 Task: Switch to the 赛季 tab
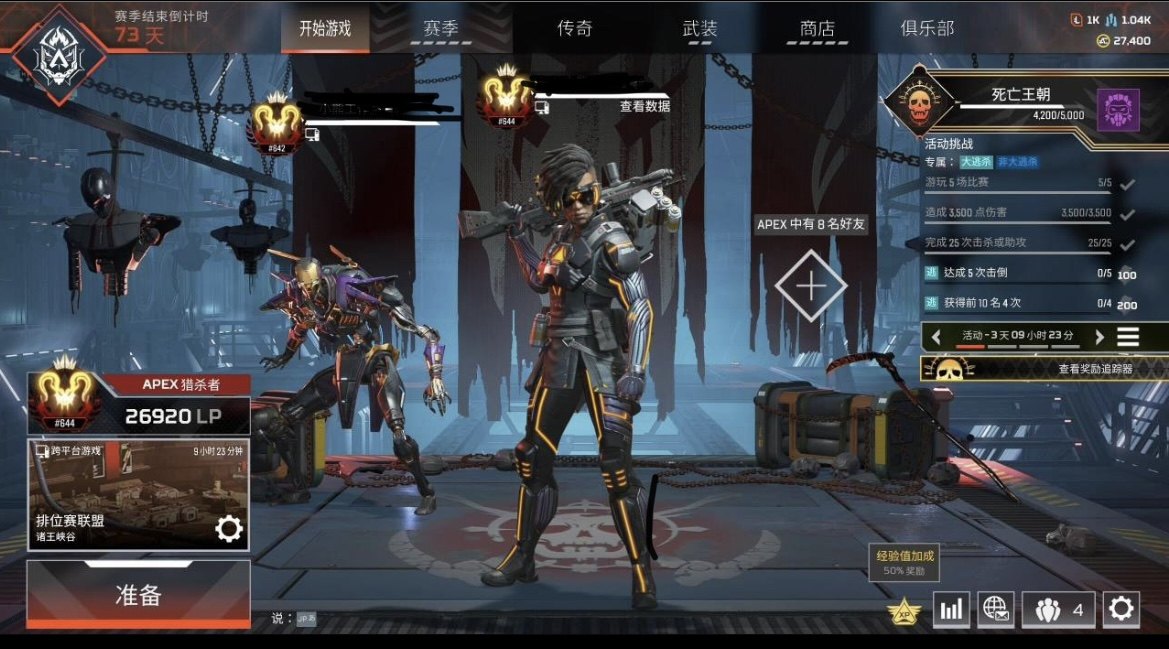[x=441, y=29]
